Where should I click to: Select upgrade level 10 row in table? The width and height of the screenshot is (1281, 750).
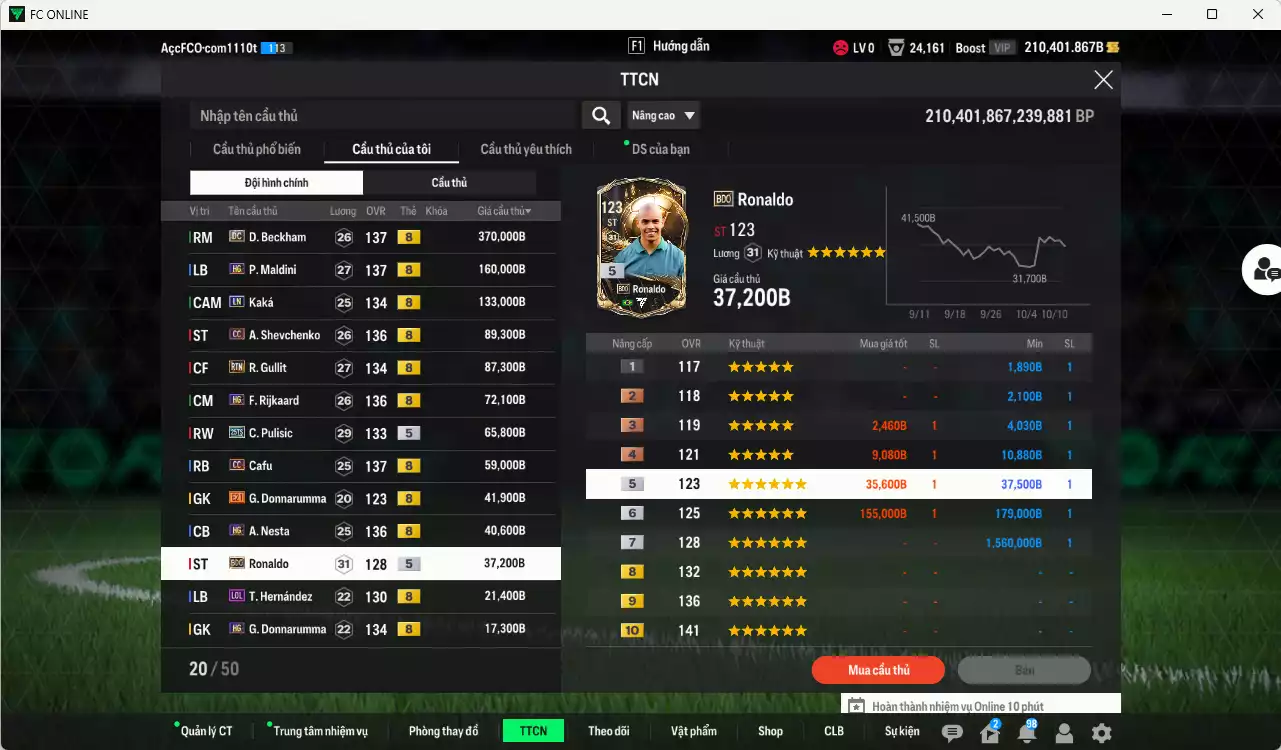pyautogui.click(x=836, y=630)
